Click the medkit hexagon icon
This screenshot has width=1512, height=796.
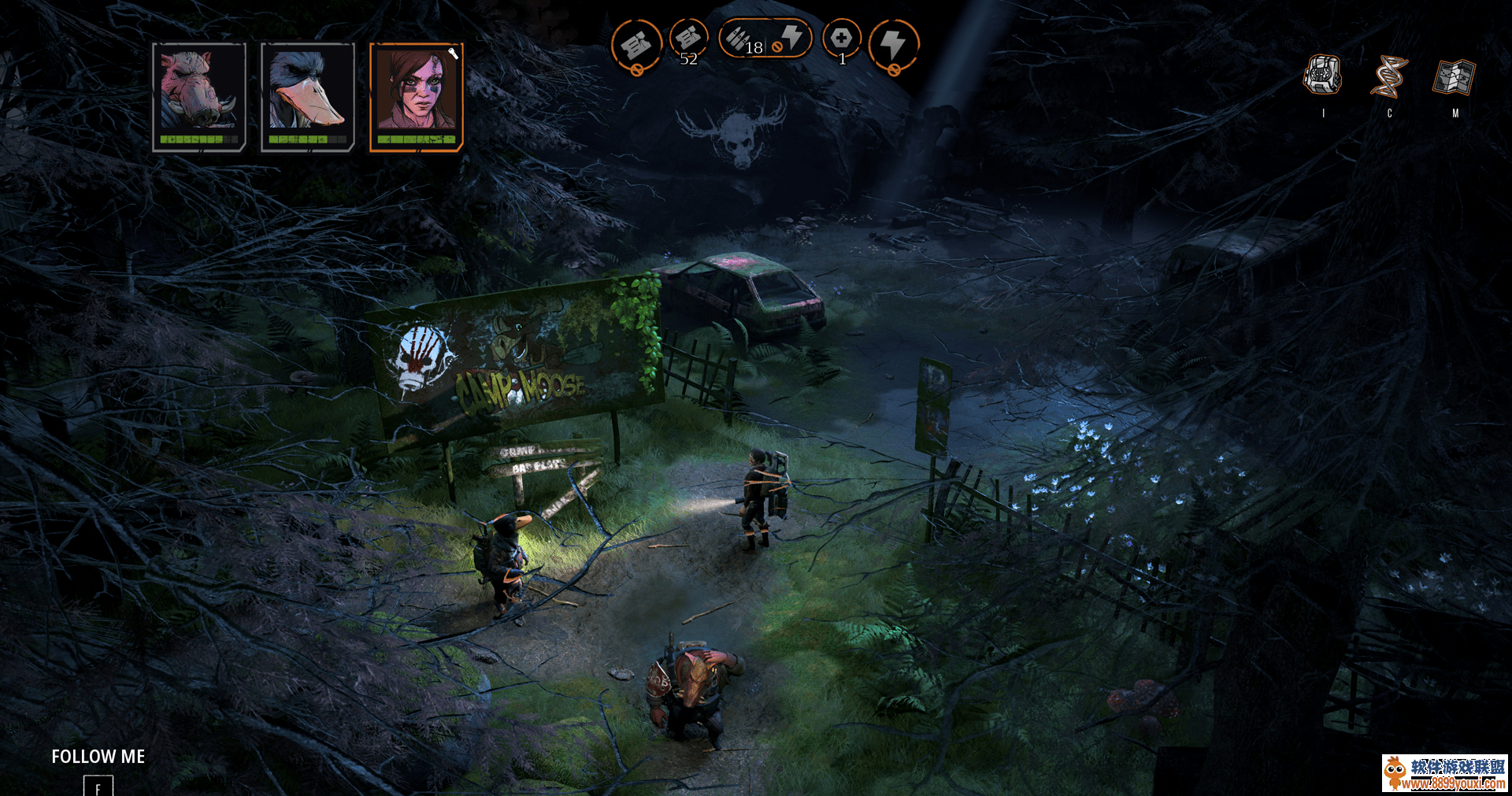click(841, 39)
